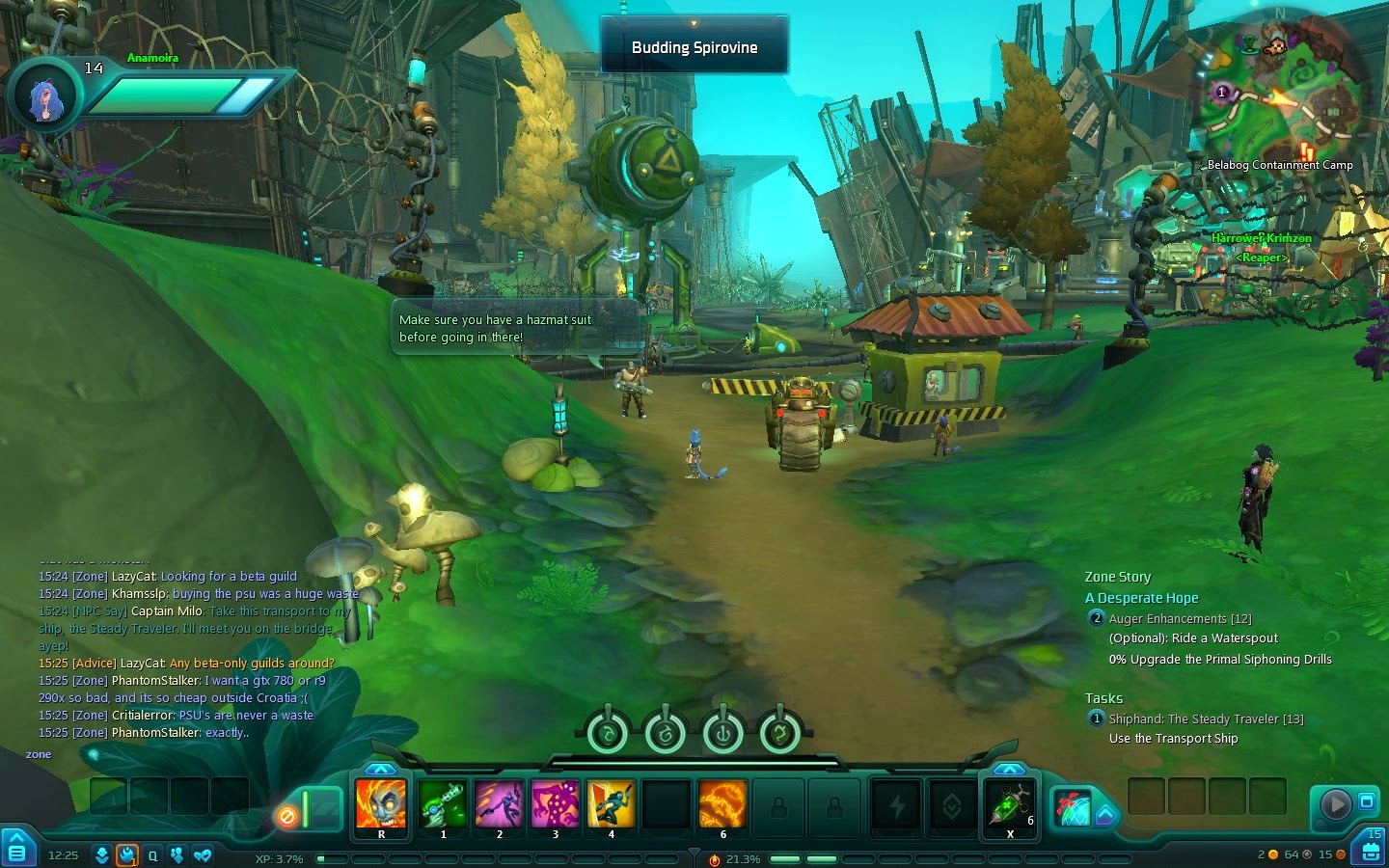The image size is (1389, 868).
Task: Trigger the purple spotted creature ability in slot 3
Action: coord(556,804)
